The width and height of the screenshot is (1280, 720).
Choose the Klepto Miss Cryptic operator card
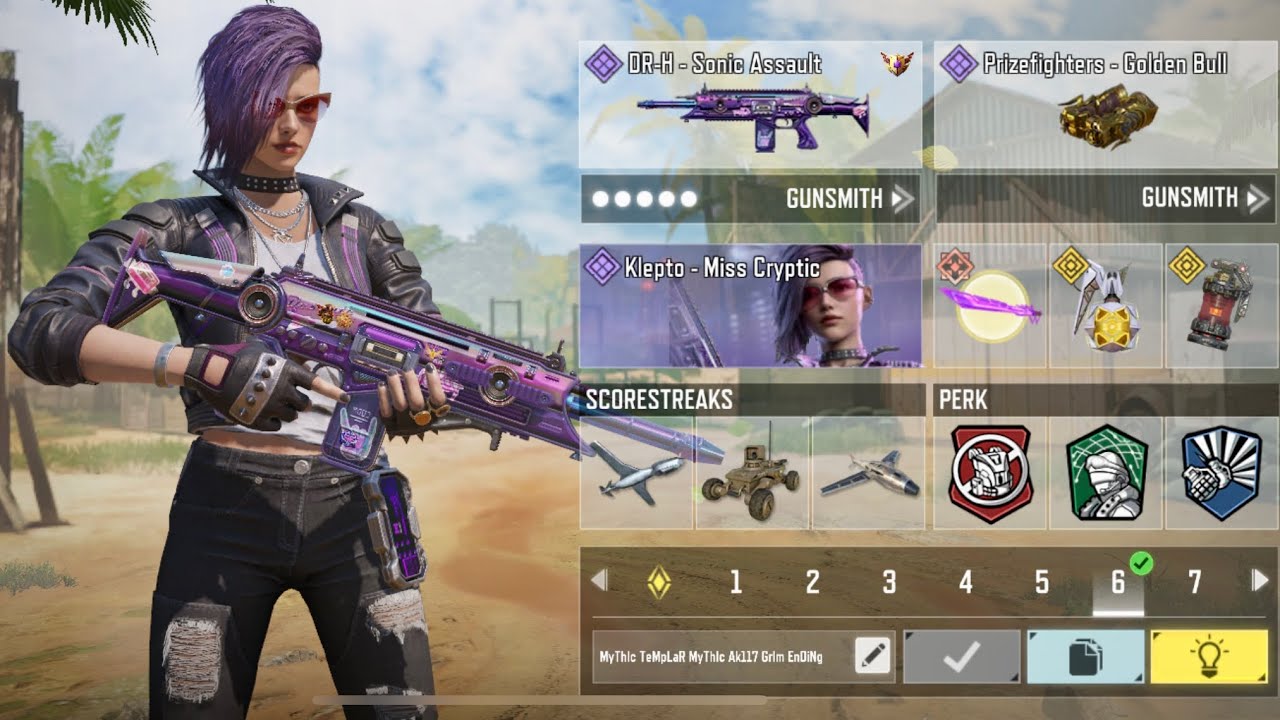pos(750,306)
